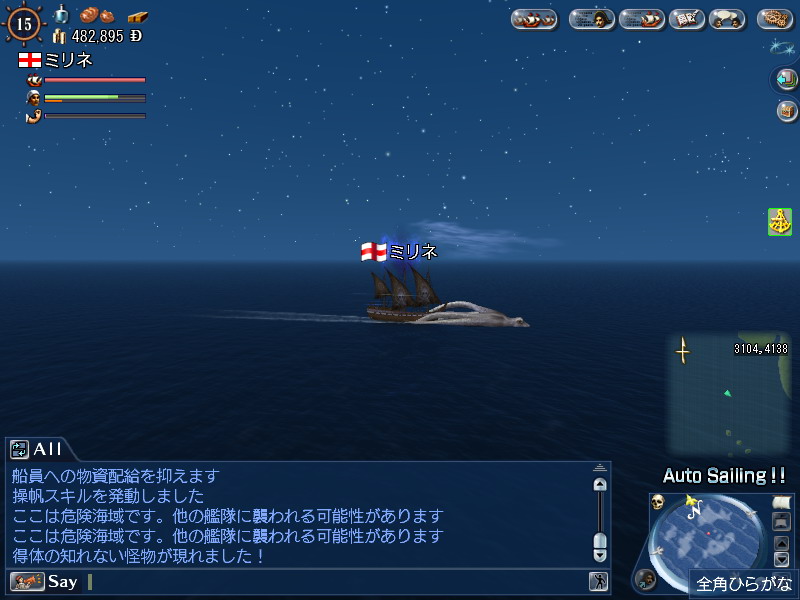Click the ship's wheel day counter

[23, 22]
